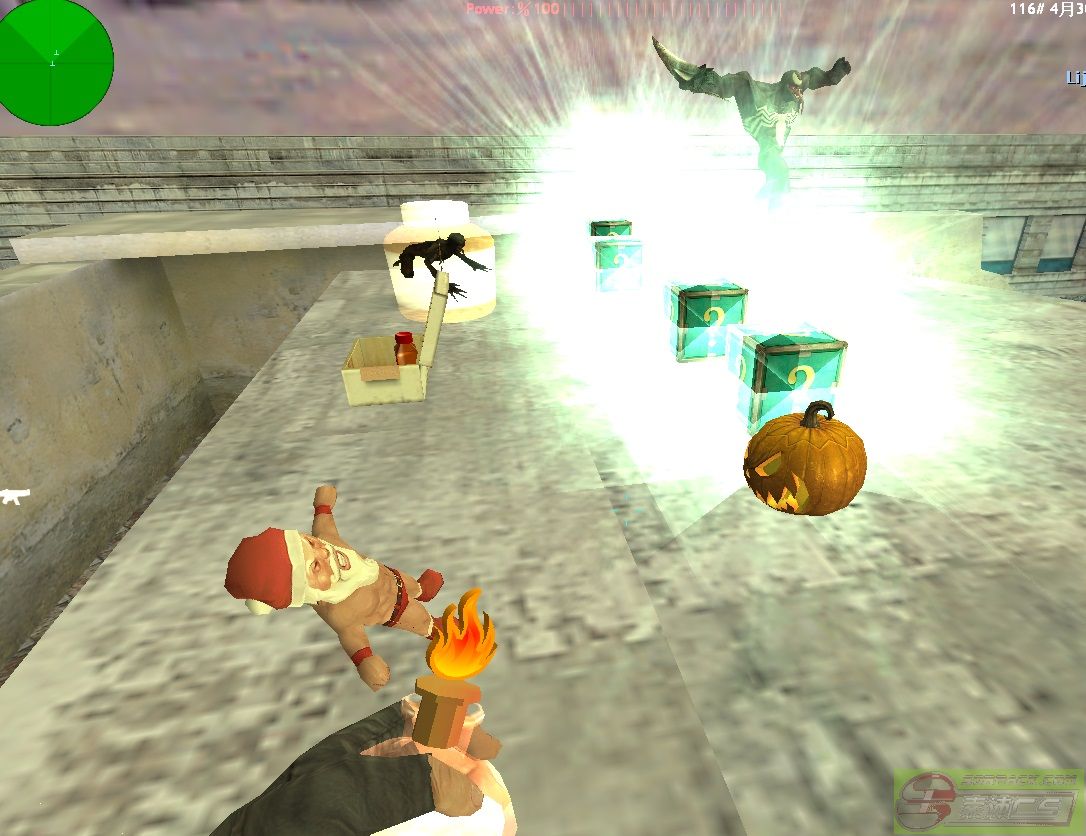
Task: Open the CS site watermark logo
Action: pyautogui.click(x=988, y=802)
